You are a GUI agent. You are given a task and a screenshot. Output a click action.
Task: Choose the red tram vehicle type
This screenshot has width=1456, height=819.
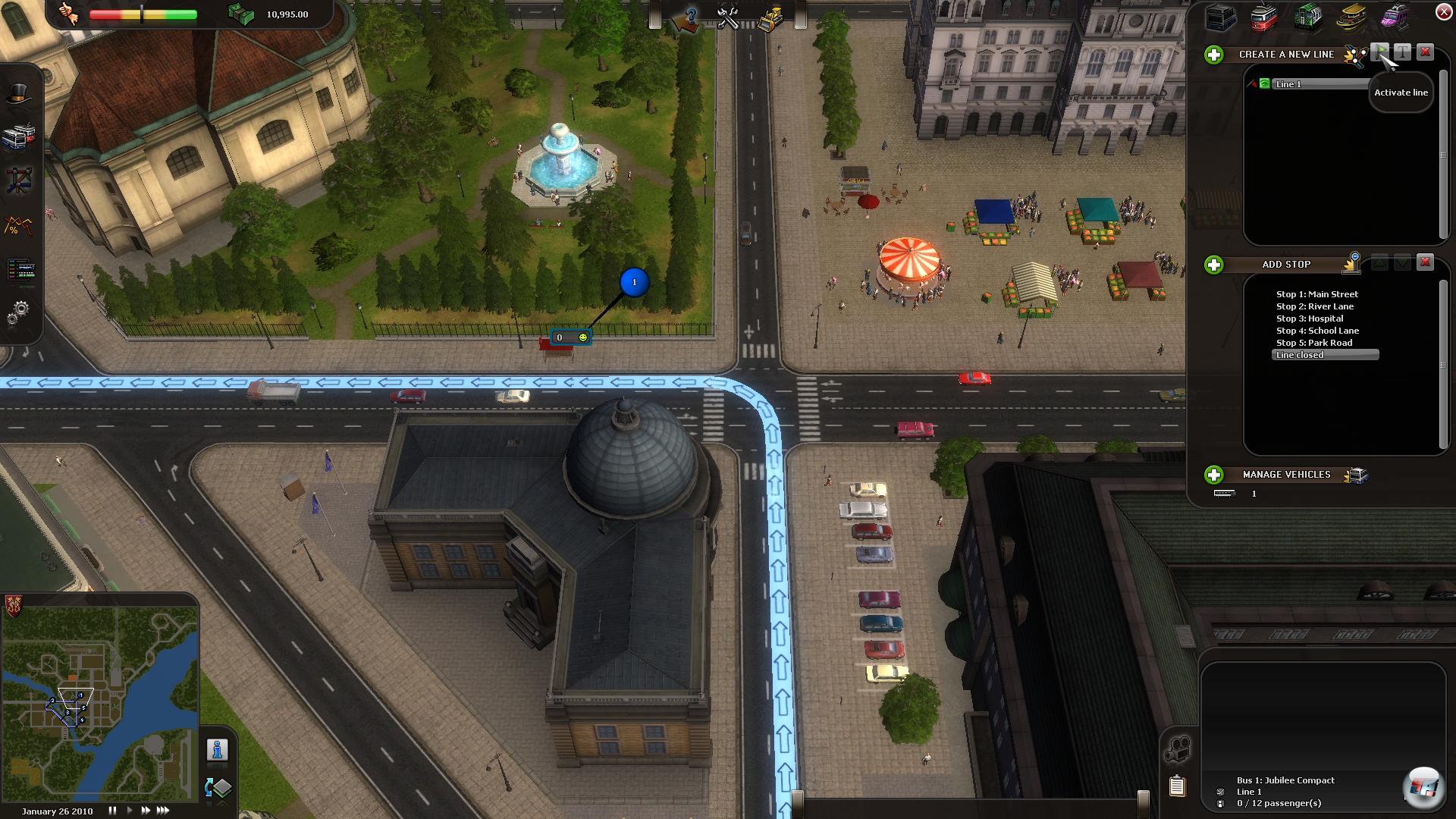pyautogui.click(x=1263, y=18)
